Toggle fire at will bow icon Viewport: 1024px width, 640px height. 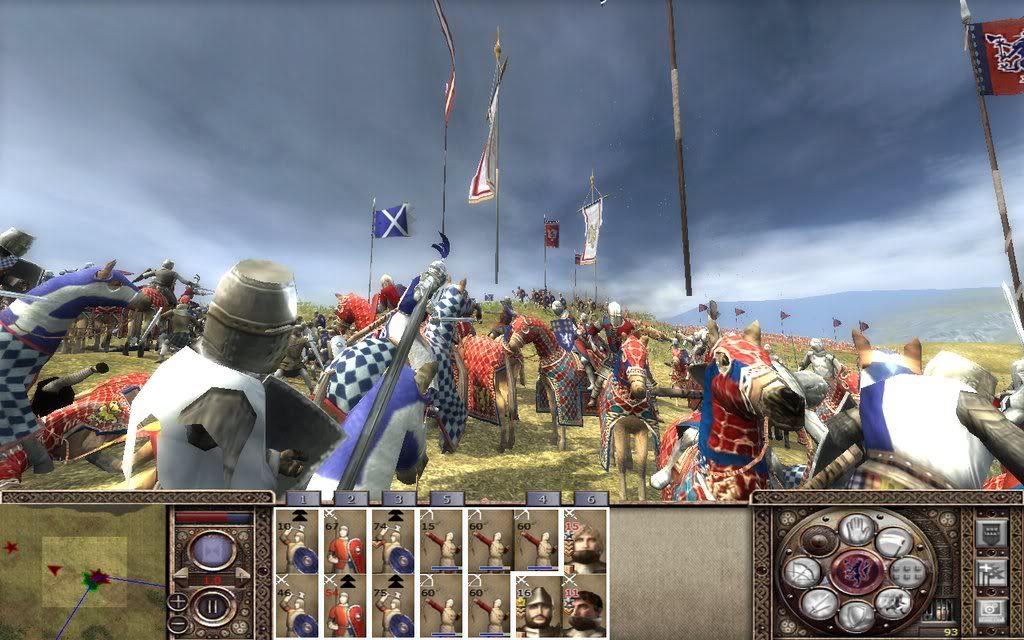(x=801, y=572)
